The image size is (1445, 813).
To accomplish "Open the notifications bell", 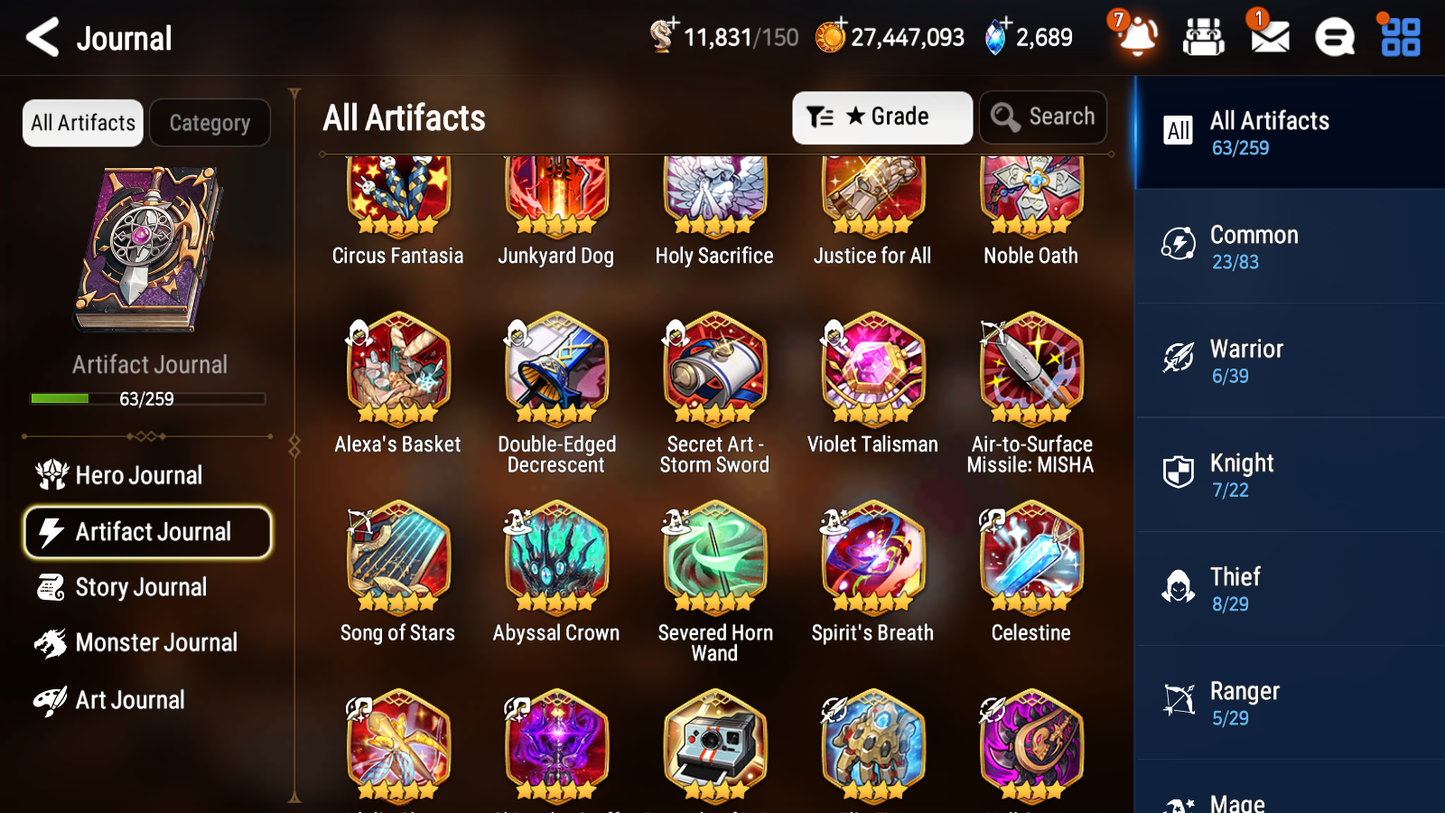I will [1135, 36].
